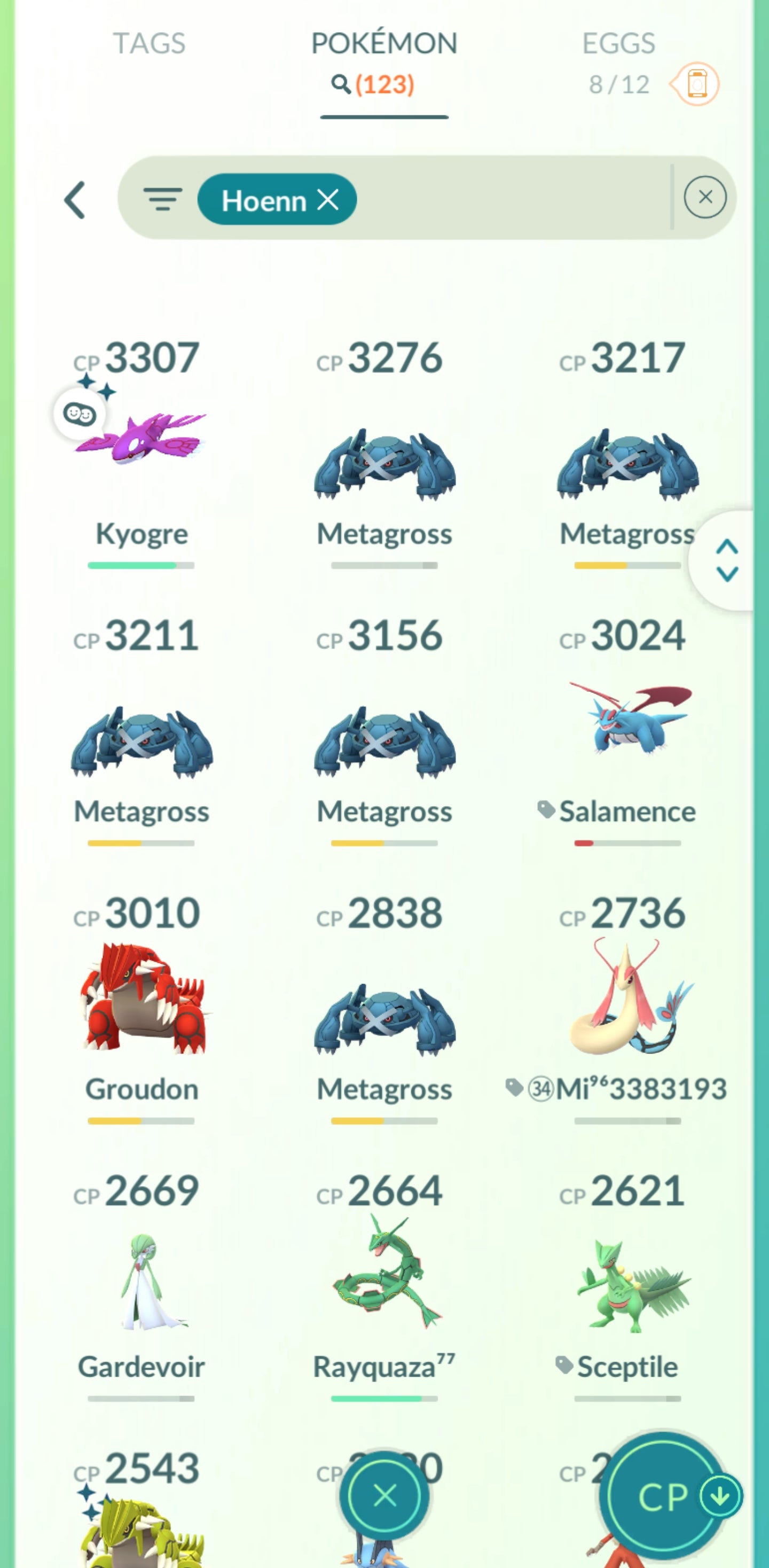Pick the Milotic CP 2736
The width and height of the screenshot is (769, 1568).
point(627,998)
